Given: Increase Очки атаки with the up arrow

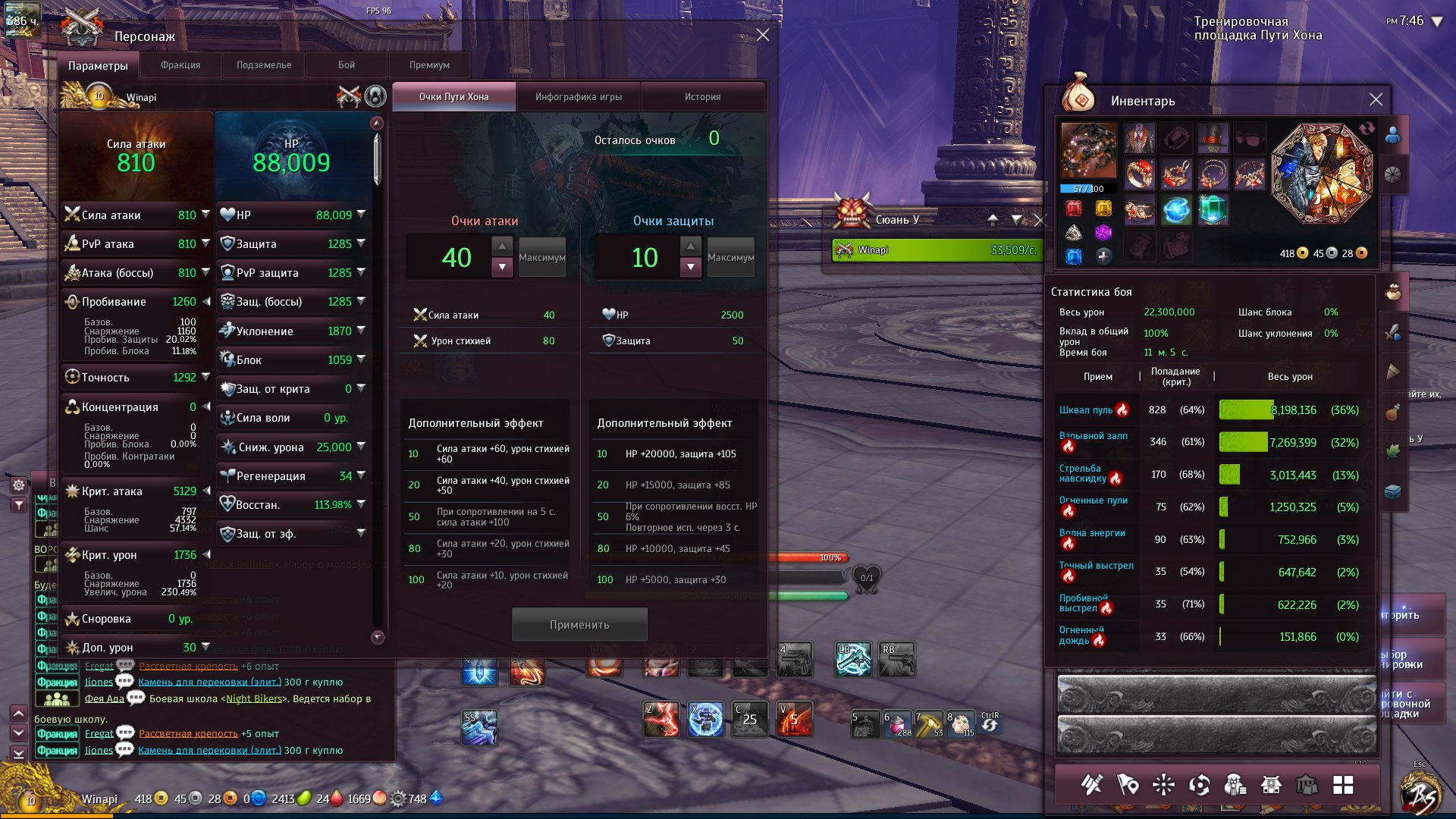Looking at the screenshot, I should (x=502, y=246).
